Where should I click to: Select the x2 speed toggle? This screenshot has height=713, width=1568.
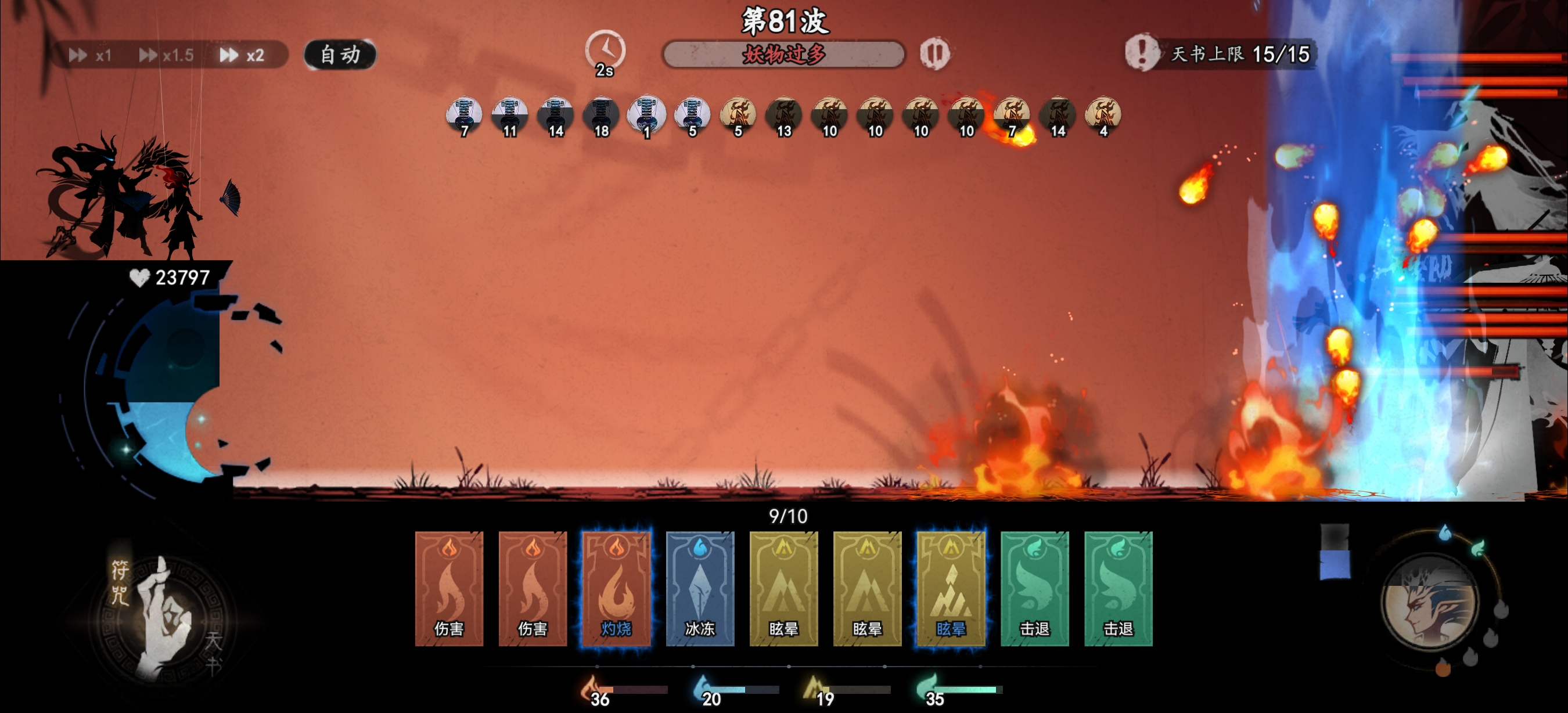pos(243,55)
